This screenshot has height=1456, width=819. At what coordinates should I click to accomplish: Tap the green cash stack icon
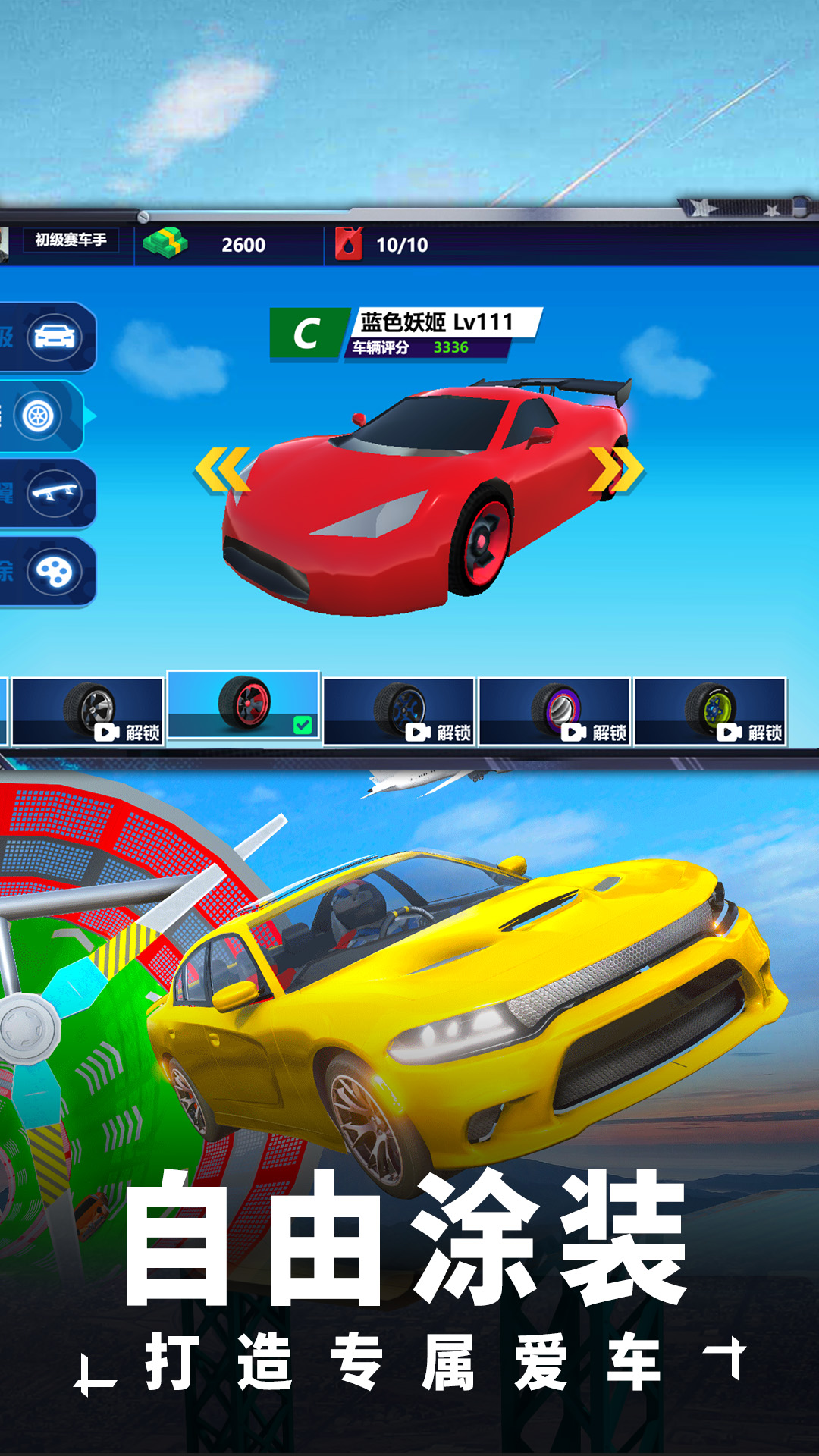(x=165, y=243)
